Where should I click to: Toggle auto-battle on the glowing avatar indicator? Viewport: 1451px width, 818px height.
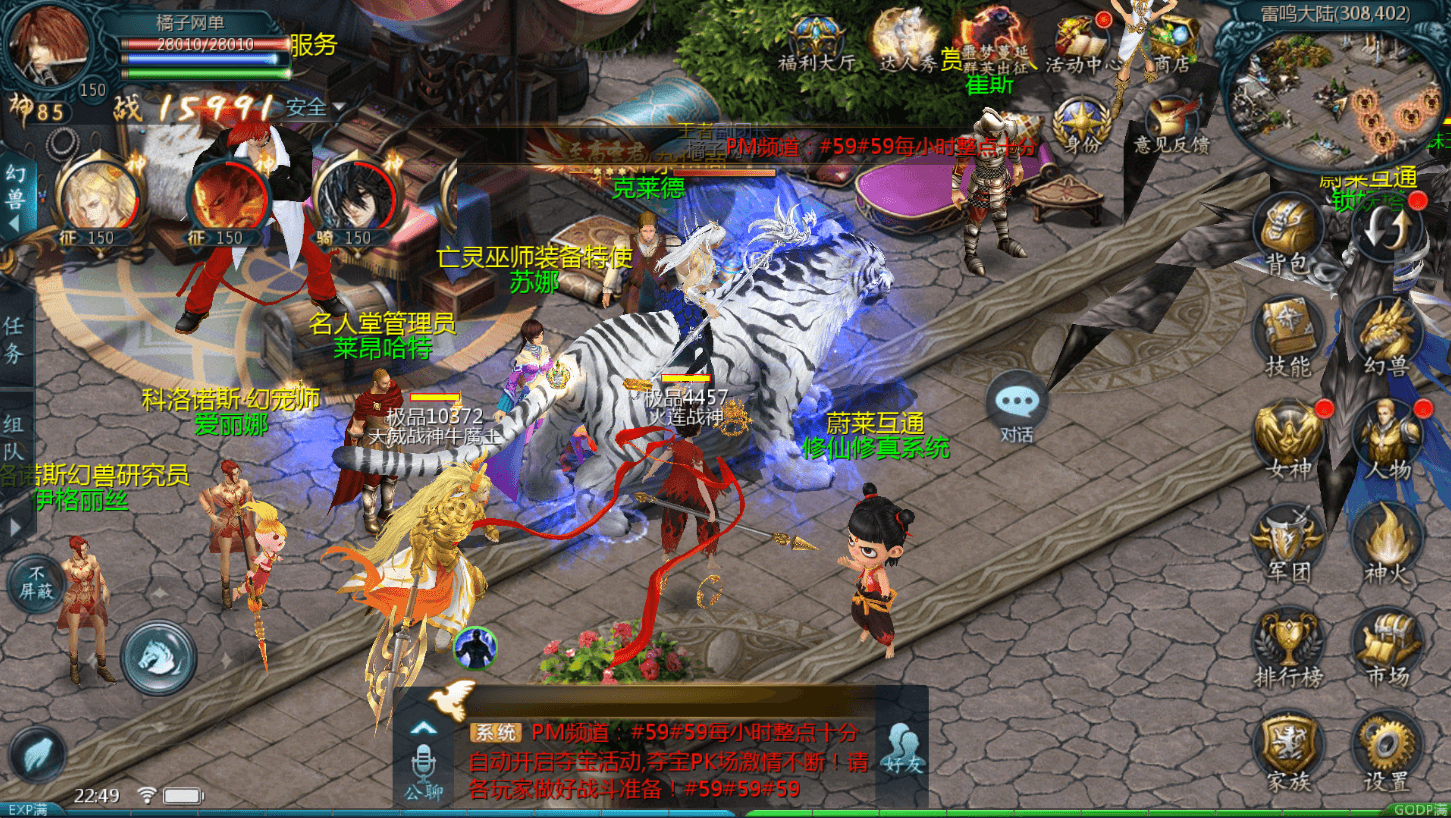click(473, 647)
